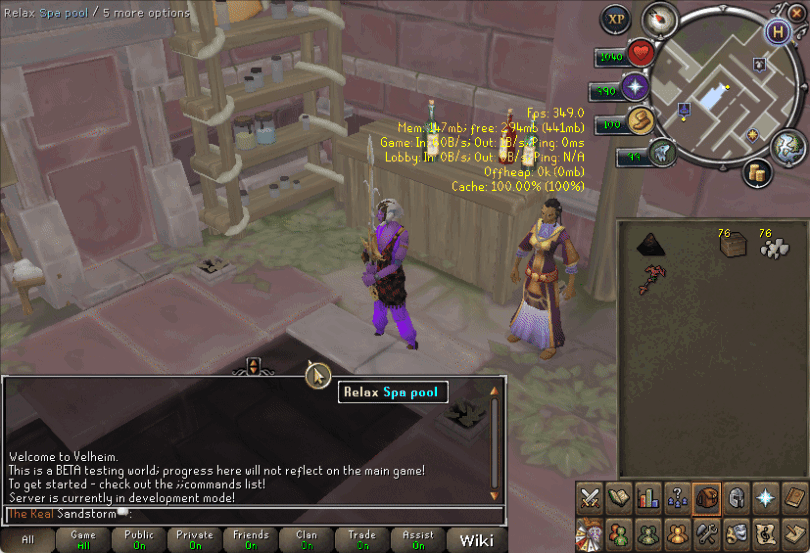Image resolution: width=810 pixels, height=553 pixels.
Task: Open the Wiki button
Action: click(x=475, y=541)
